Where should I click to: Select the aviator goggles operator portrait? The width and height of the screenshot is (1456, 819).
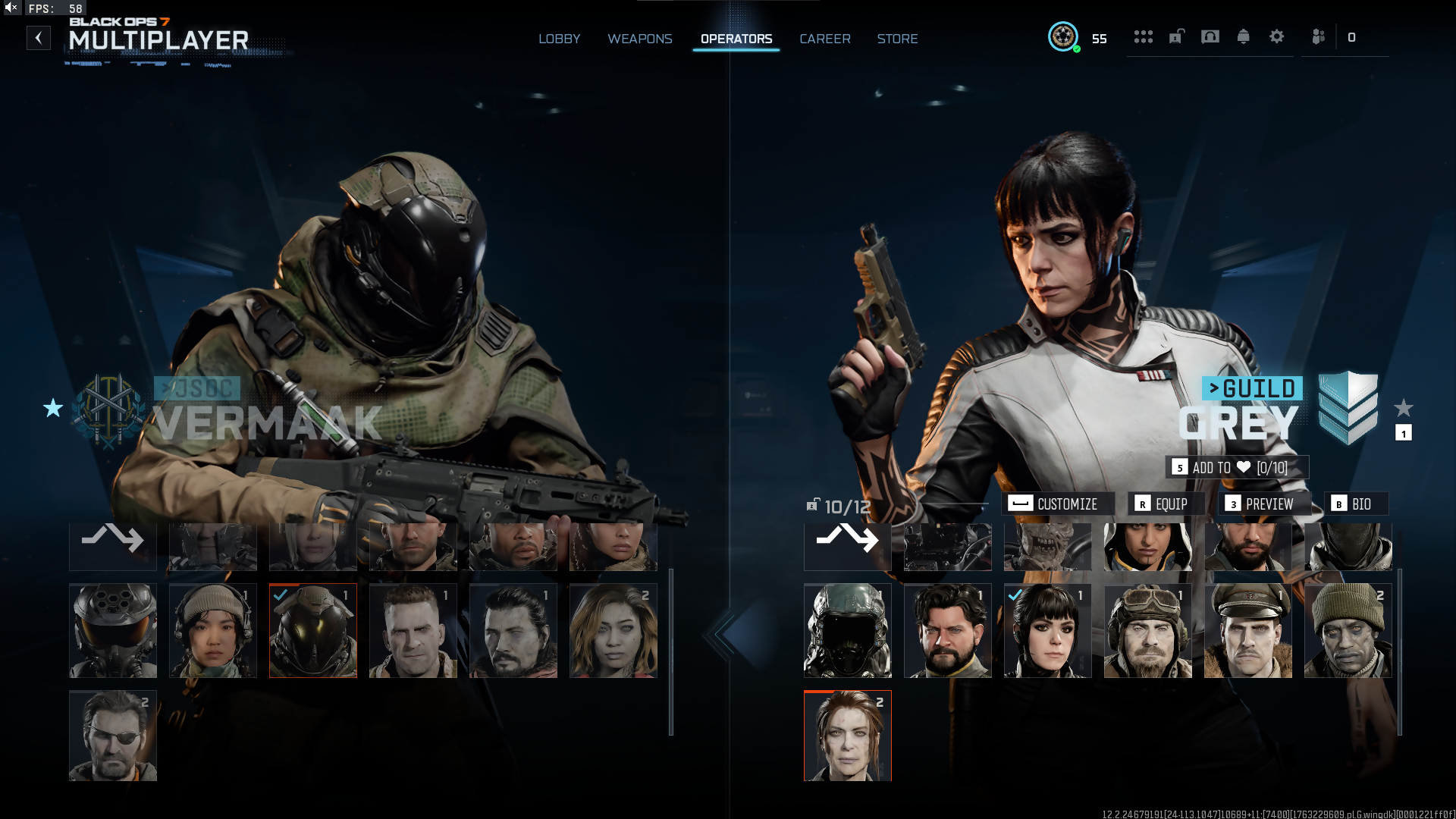[x=1147, y=630]
